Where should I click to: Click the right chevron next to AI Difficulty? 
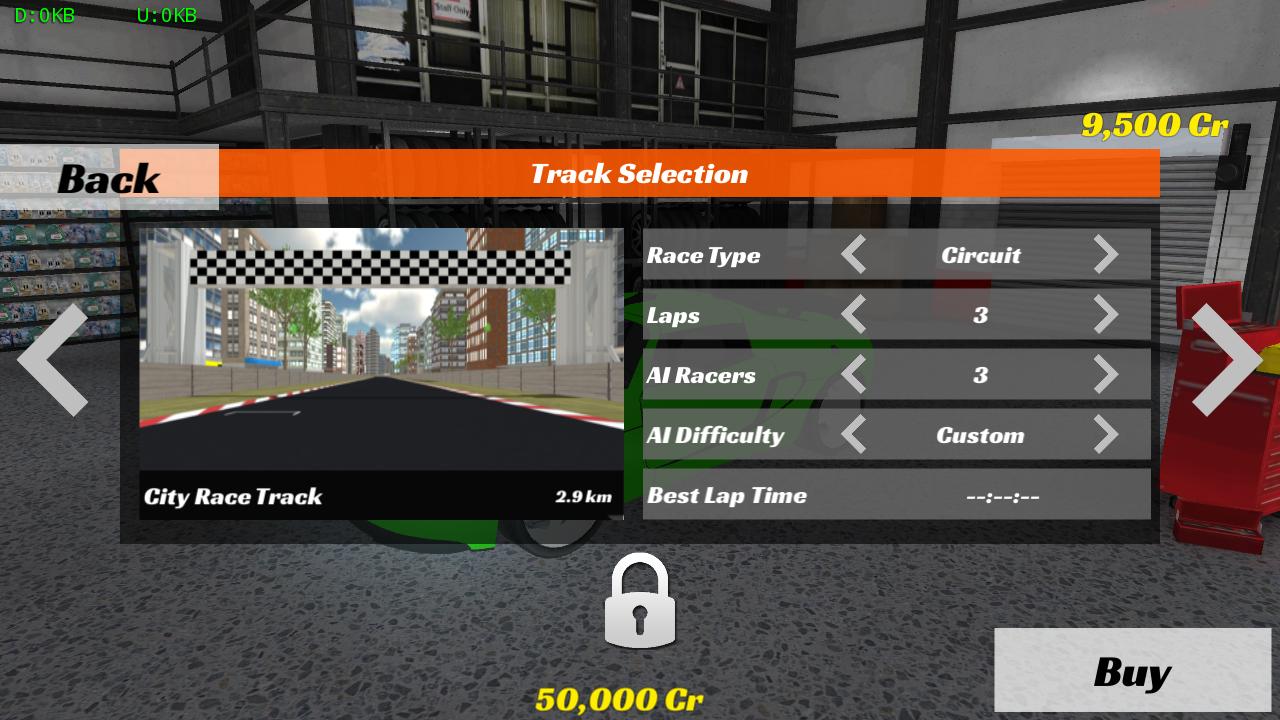click(1107, 435)
